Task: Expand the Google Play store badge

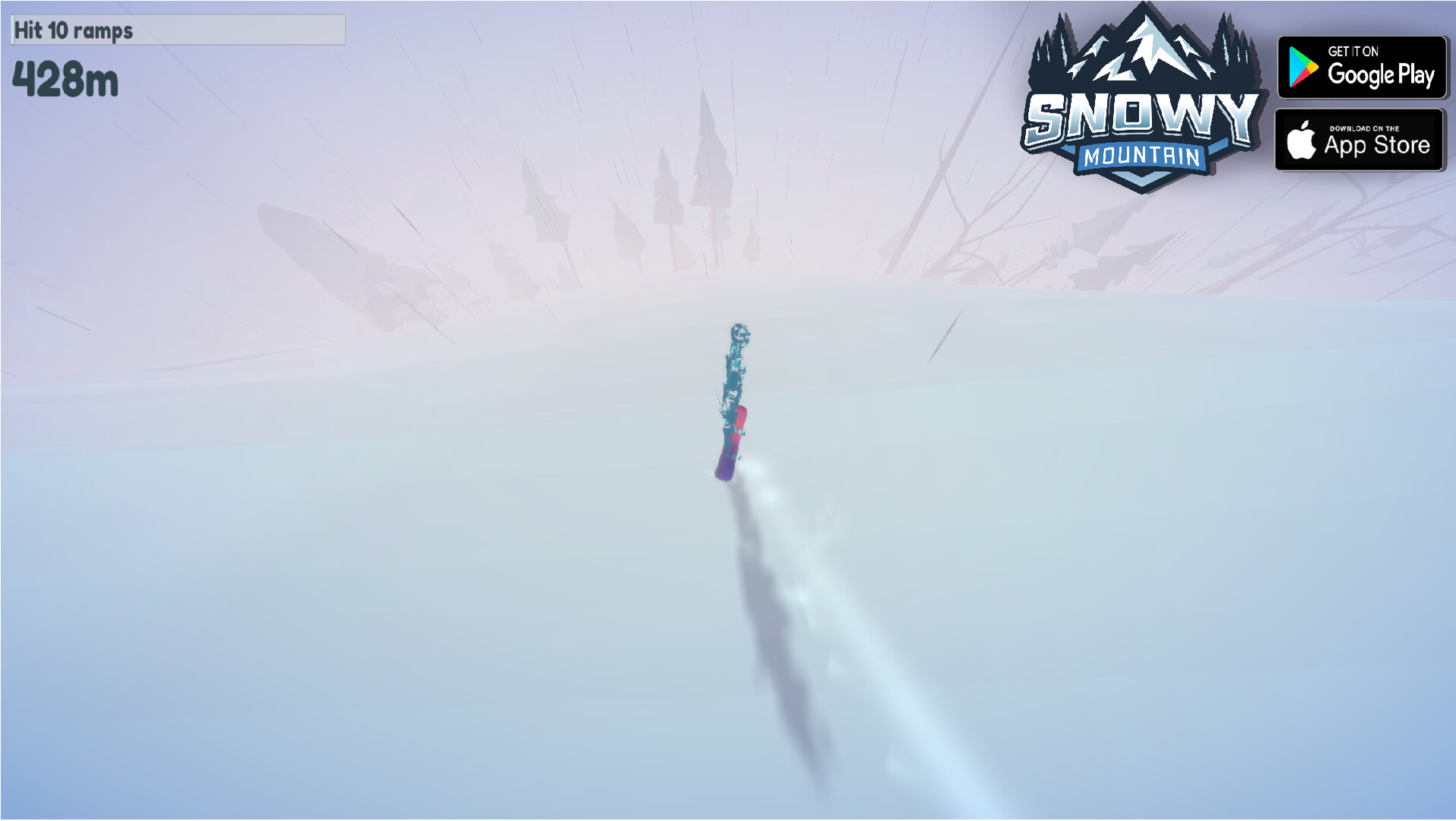Action: click(1362, 68)
